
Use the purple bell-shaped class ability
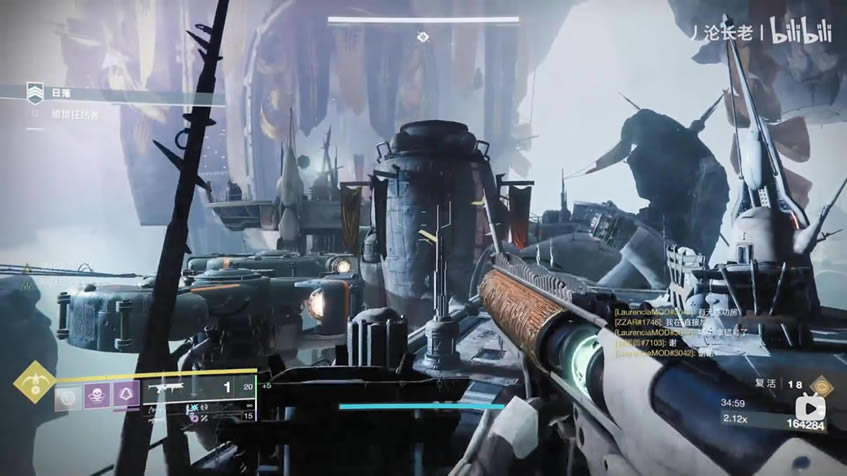coord(126,395)
